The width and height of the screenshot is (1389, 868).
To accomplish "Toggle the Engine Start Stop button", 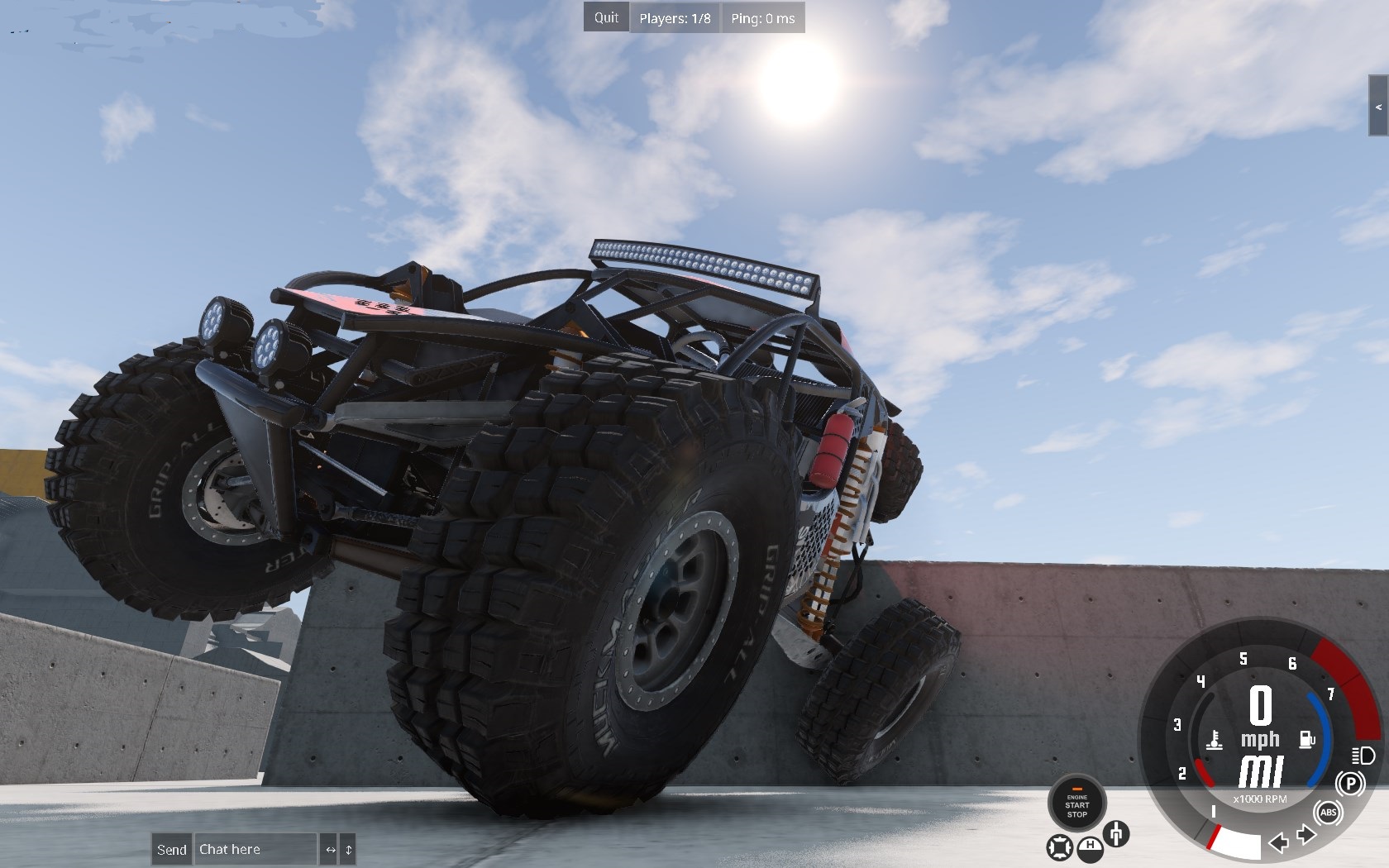I will 1076,803.
